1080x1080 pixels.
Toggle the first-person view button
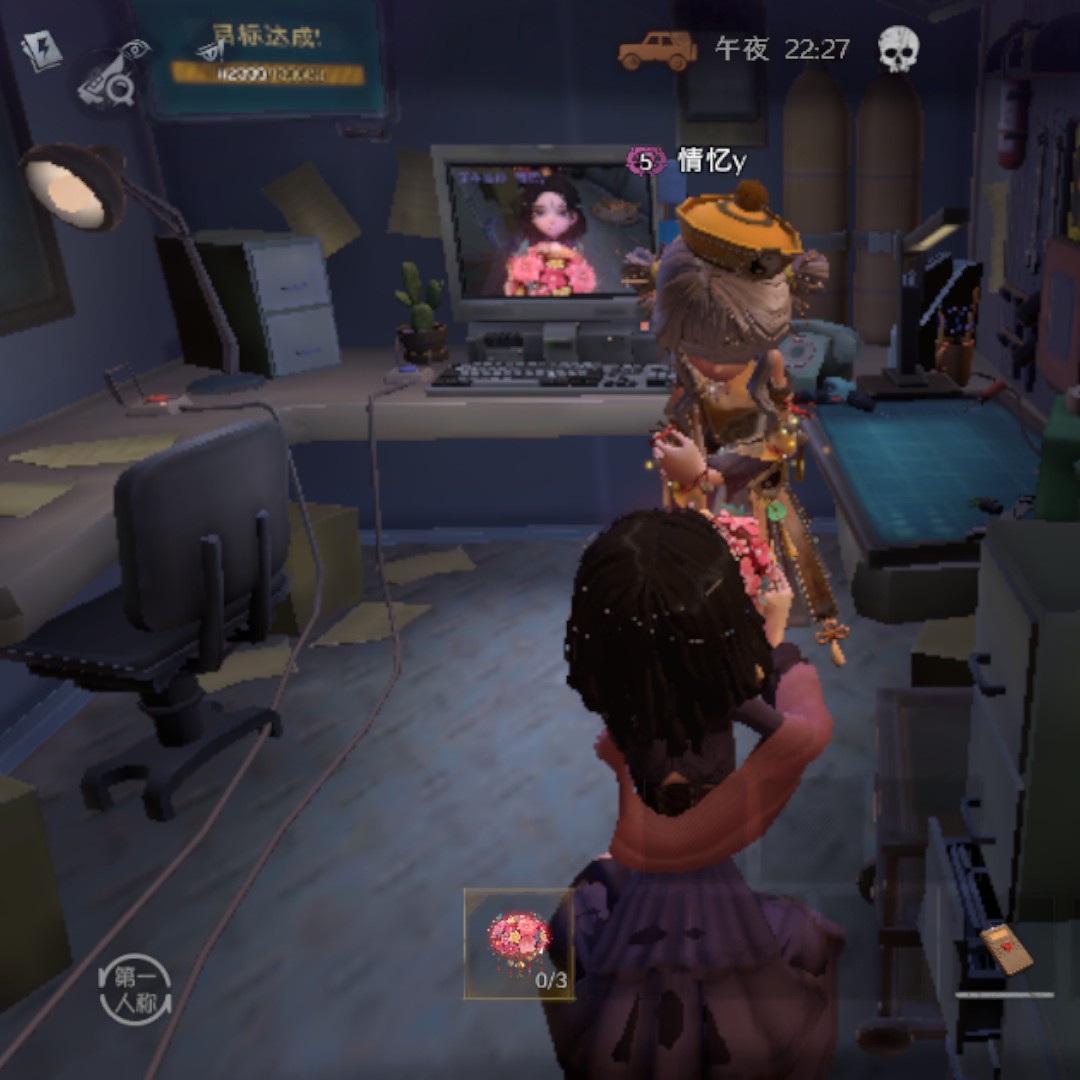pos(135,990)
